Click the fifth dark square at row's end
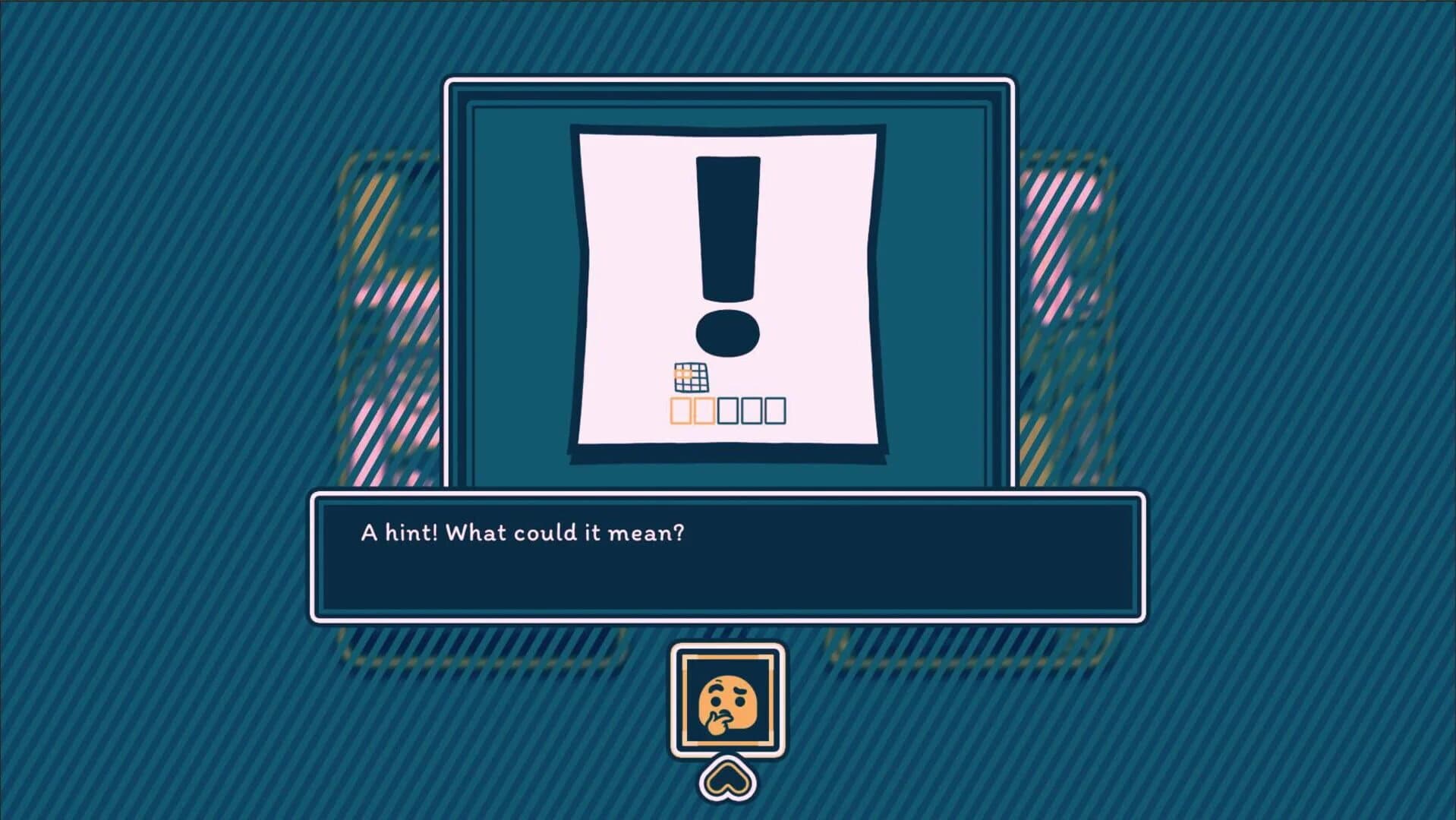This screenshot has height=820, width=1456. click(x=776, y=411)
